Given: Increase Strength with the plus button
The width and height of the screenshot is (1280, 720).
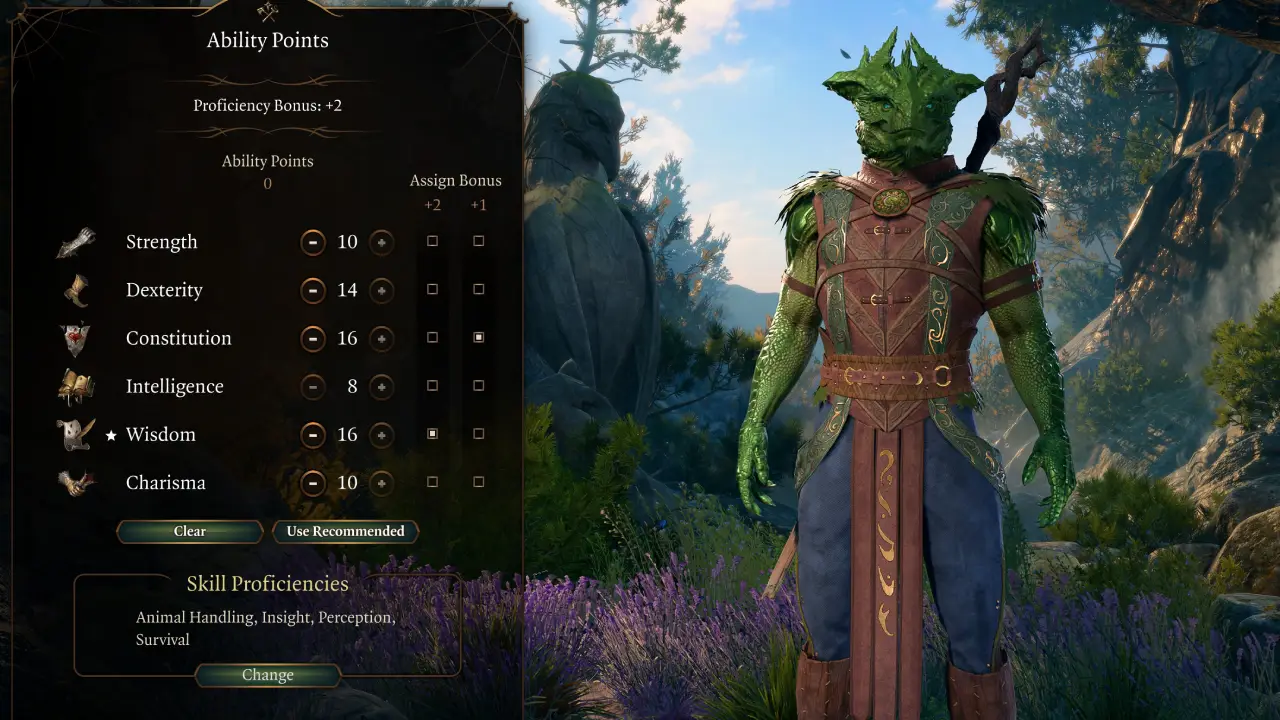Looking at the screenshot, I should click(381, 242).
